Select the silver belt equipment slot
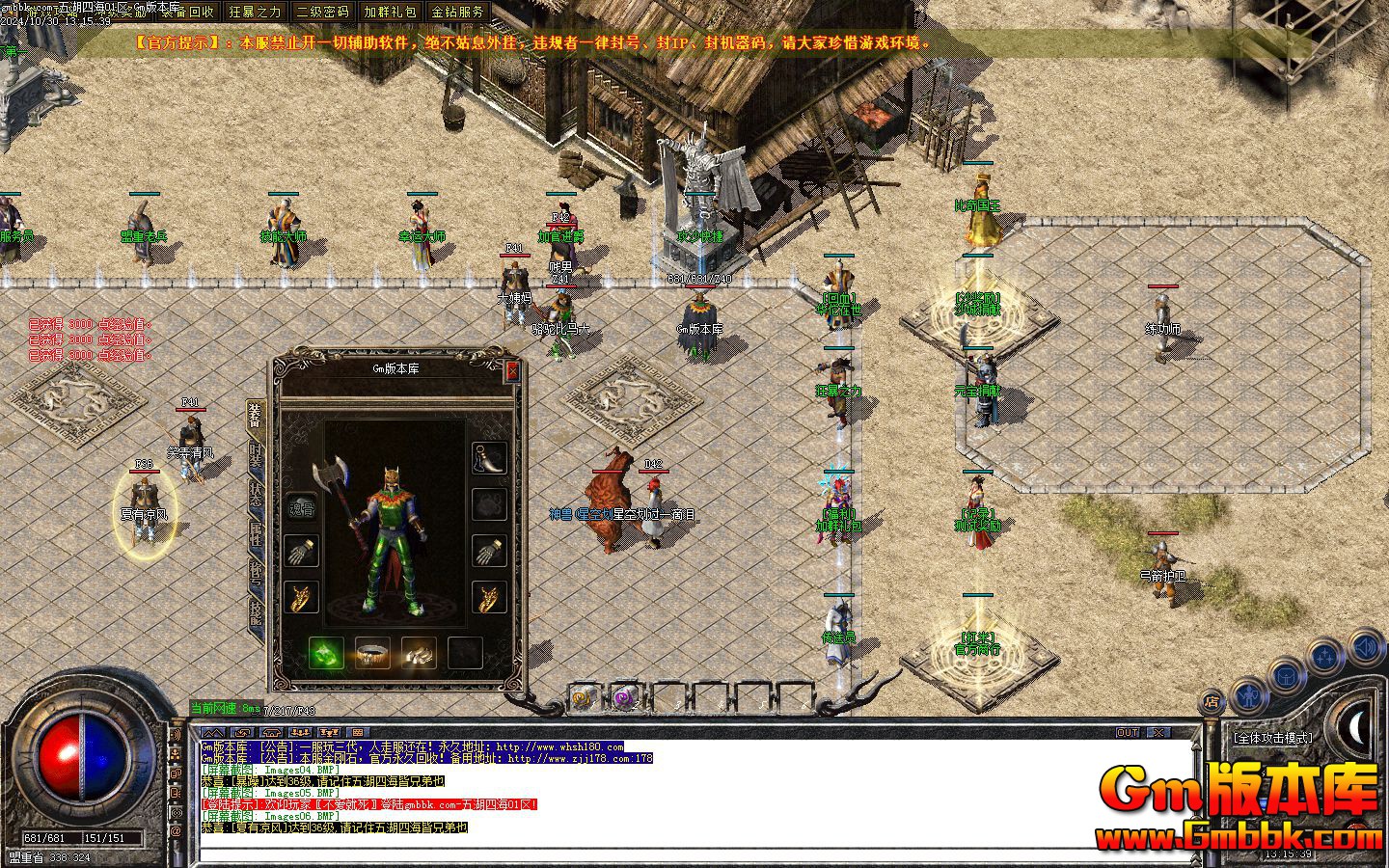Image resolution: width=1389 pixels, height=868 pixels. tap(372, 654)
